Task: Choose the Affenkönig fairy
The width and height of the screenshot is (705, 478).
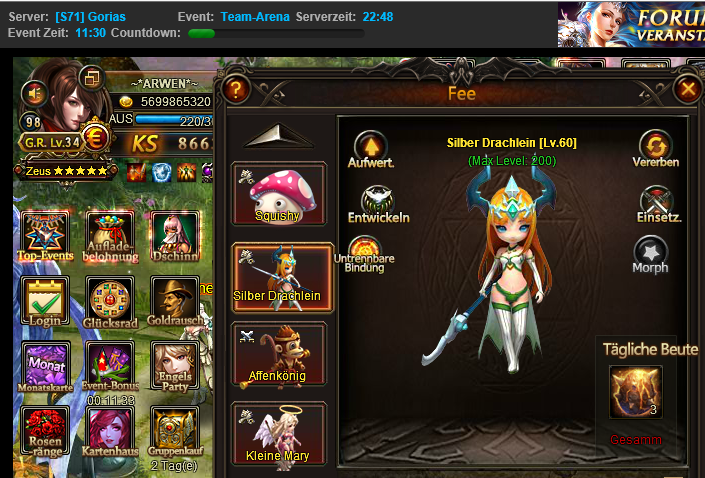Action: 279,354
